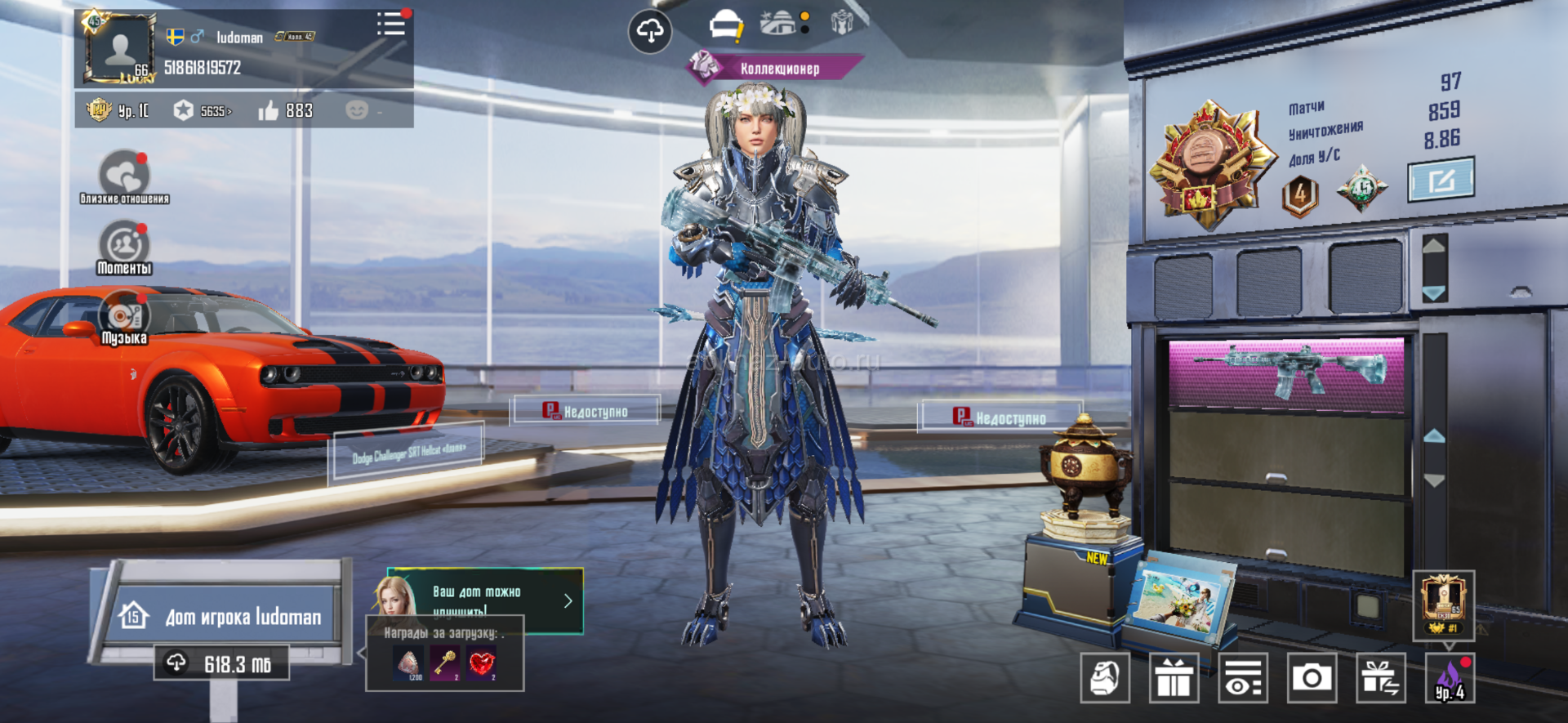The width and height of the screenshot is (1568, 723).
Task: Select the helmet icon with exclamation mark
Action: pos(725,26)
